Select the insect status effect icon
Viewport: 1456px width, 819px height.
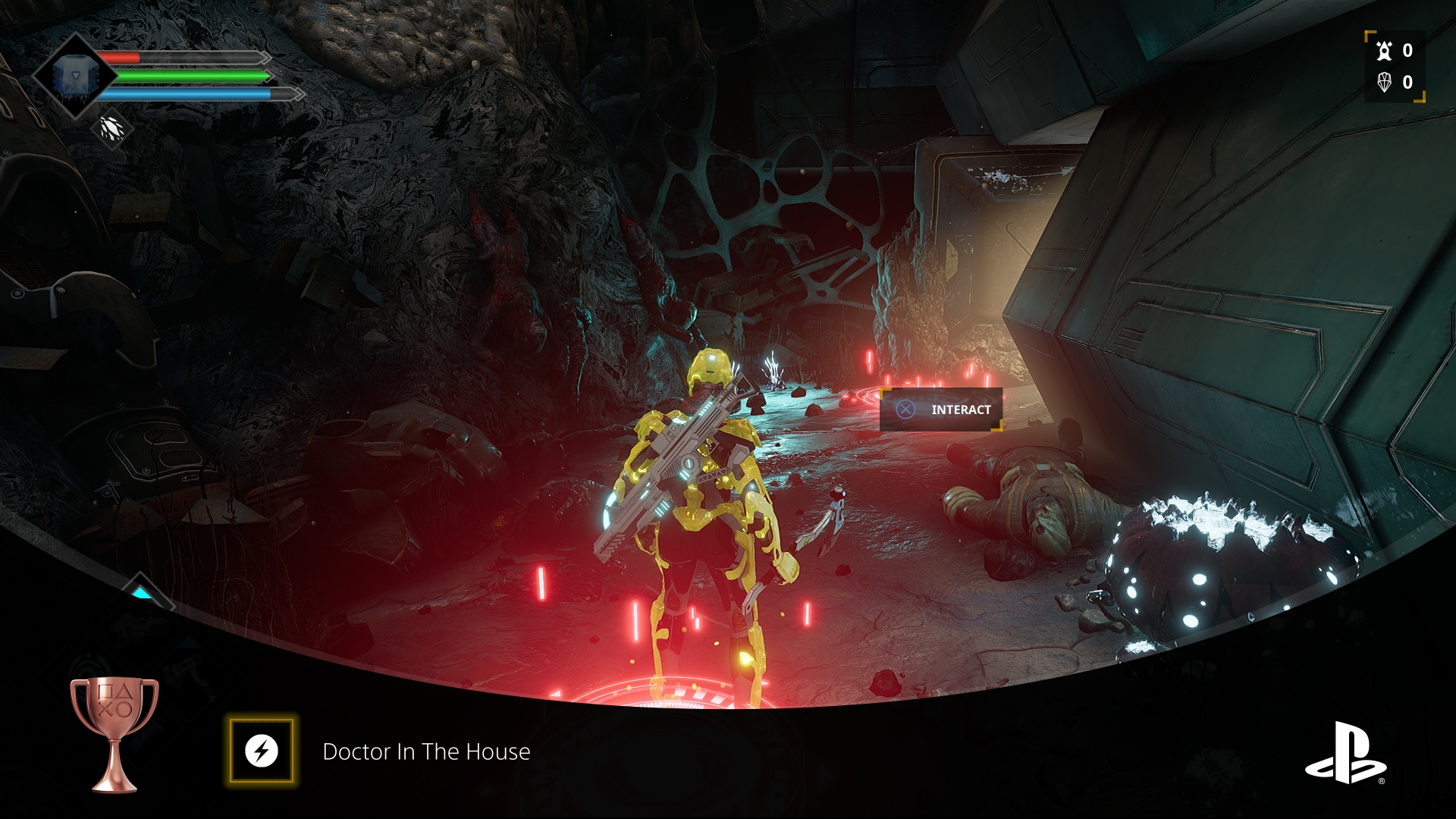pos(112,129)
